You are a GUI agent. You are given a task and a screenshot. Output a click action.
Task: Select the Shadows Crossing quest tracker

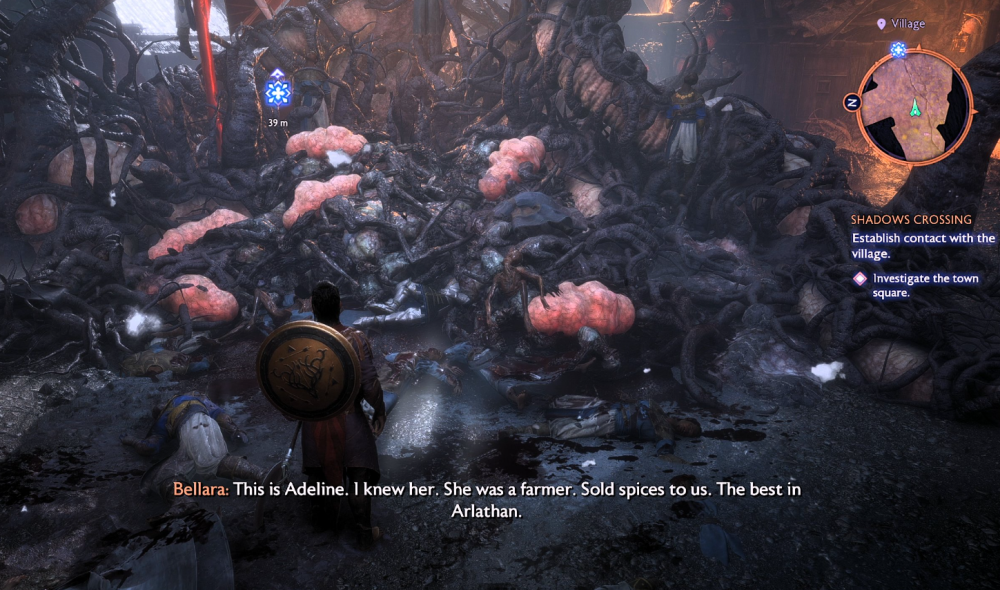(x=911, y=219)
